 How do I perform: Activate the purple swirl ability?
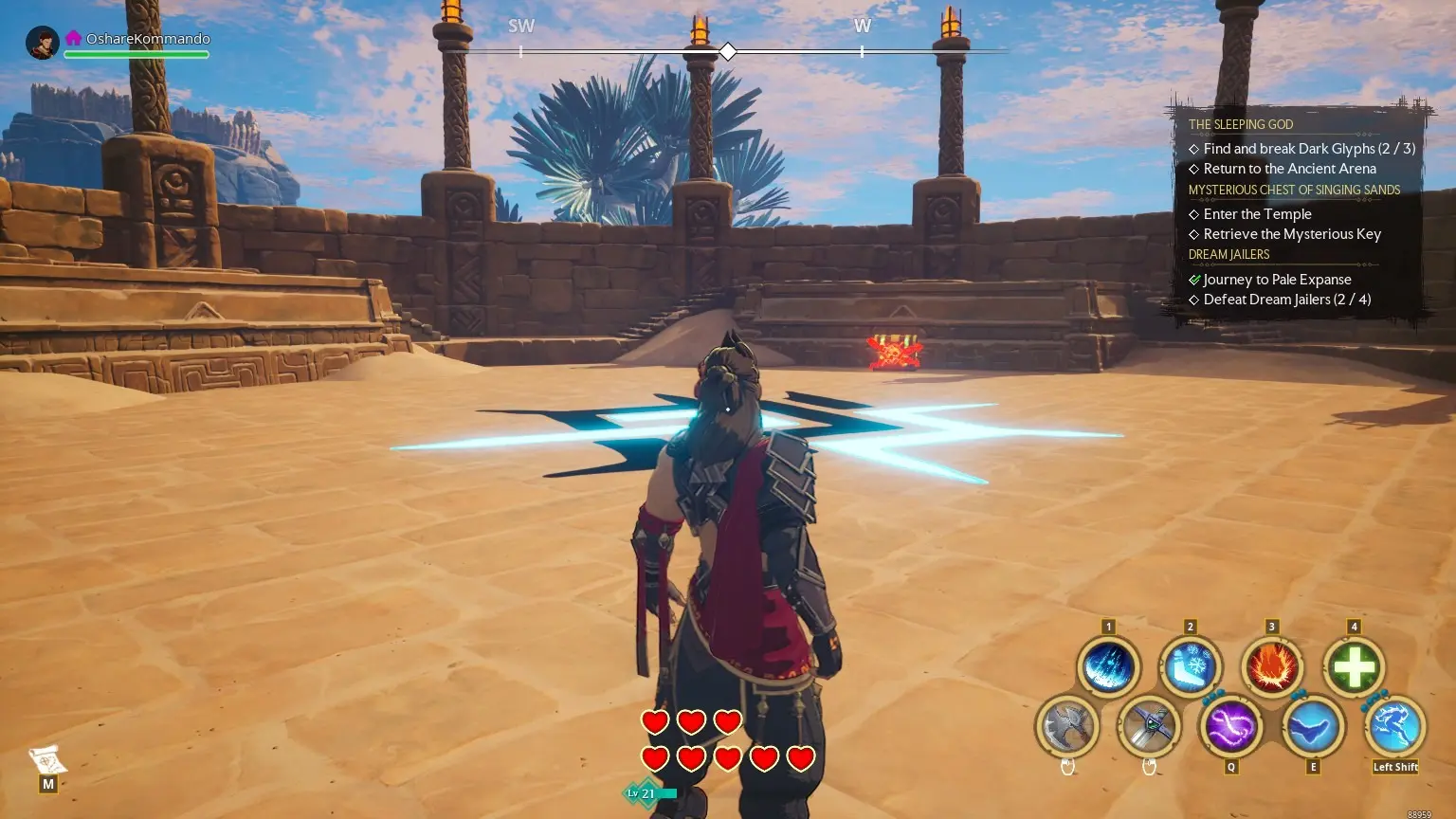[1230, 727]
